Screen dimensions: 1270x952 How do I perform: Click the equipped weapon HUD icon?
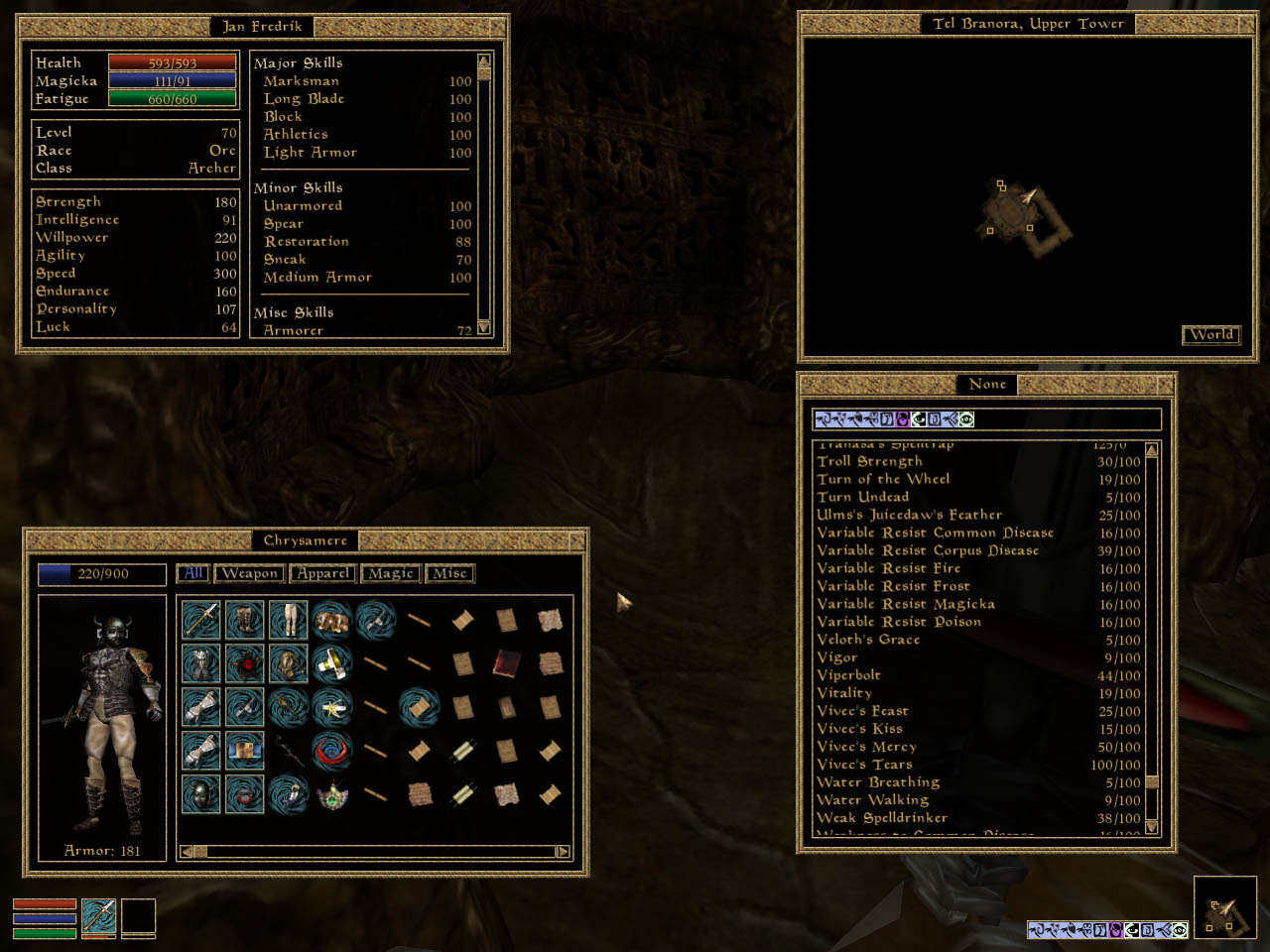coord(98,917)
